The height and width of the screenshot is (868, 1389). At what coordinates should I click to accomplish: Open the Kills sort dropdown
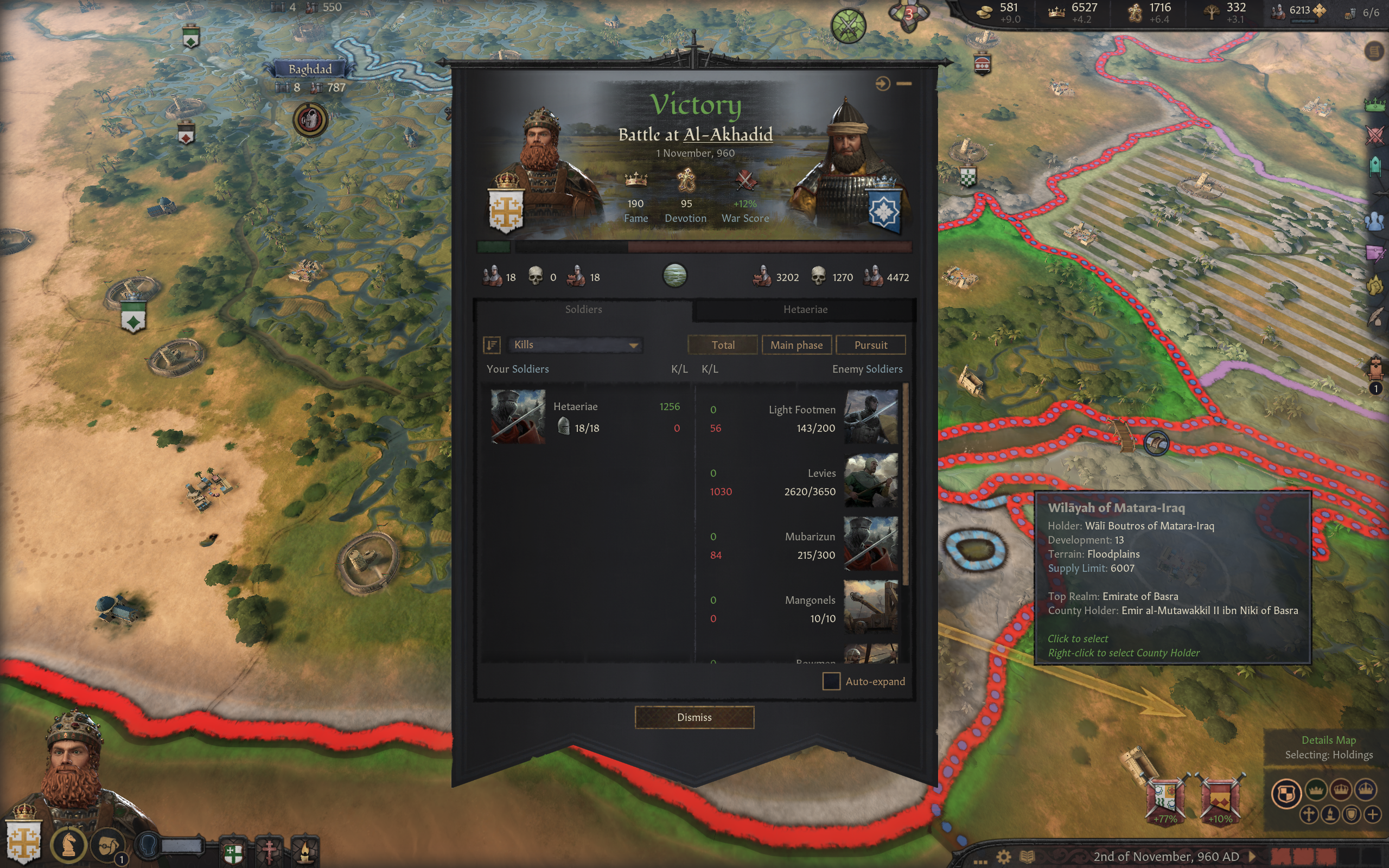coord(575,344)
